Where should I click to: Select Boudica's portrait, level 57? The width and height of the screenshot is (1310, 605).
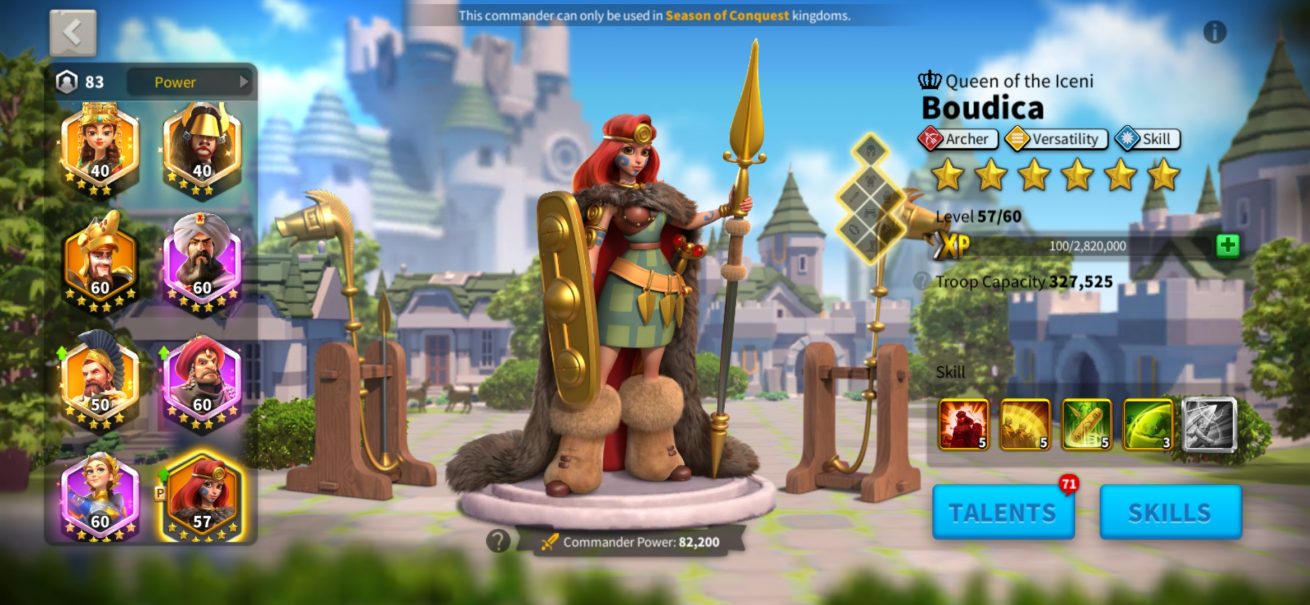(202, 497)
